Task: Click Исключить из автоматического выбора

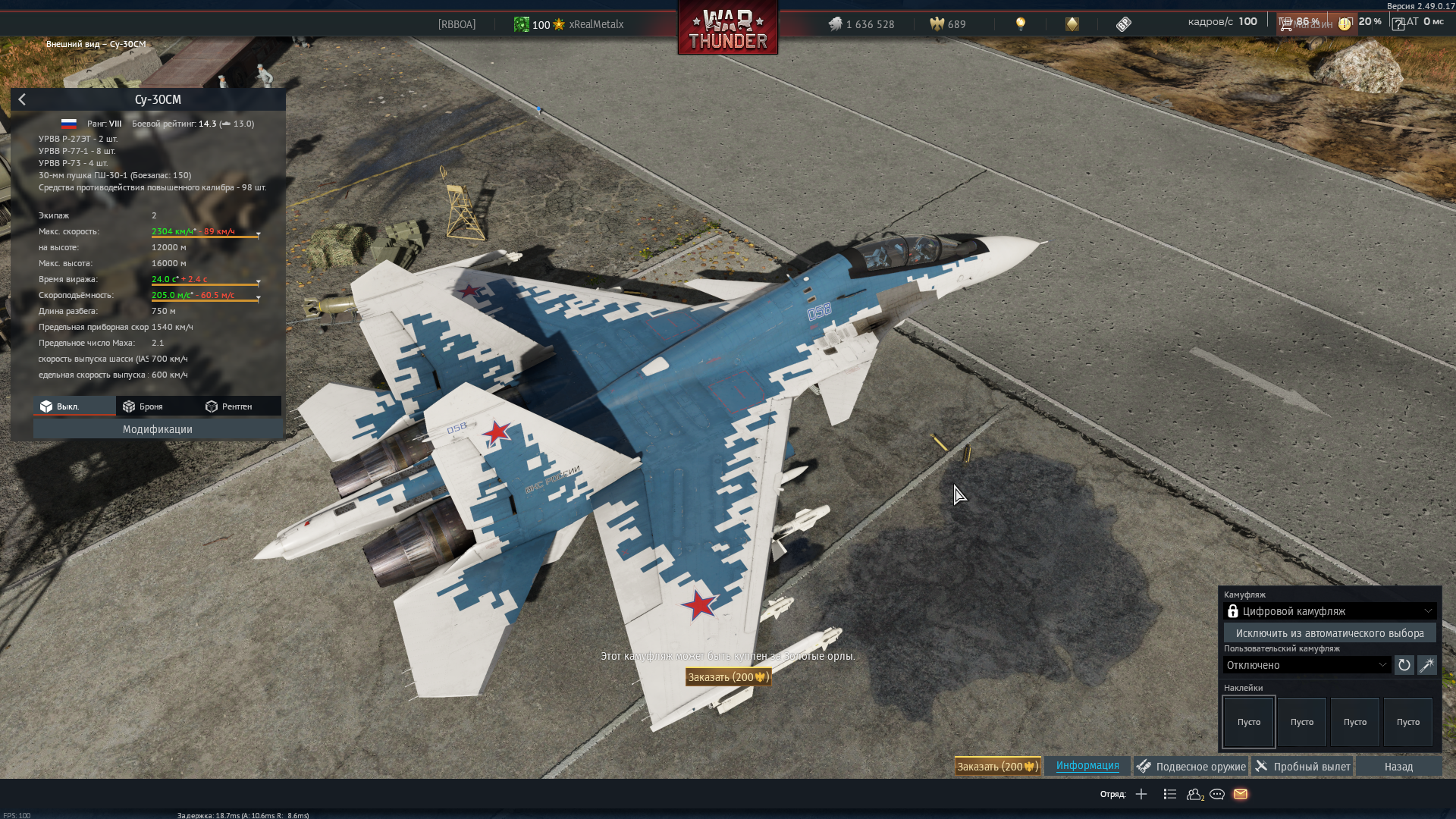Action: click(x=1329, y=633)
